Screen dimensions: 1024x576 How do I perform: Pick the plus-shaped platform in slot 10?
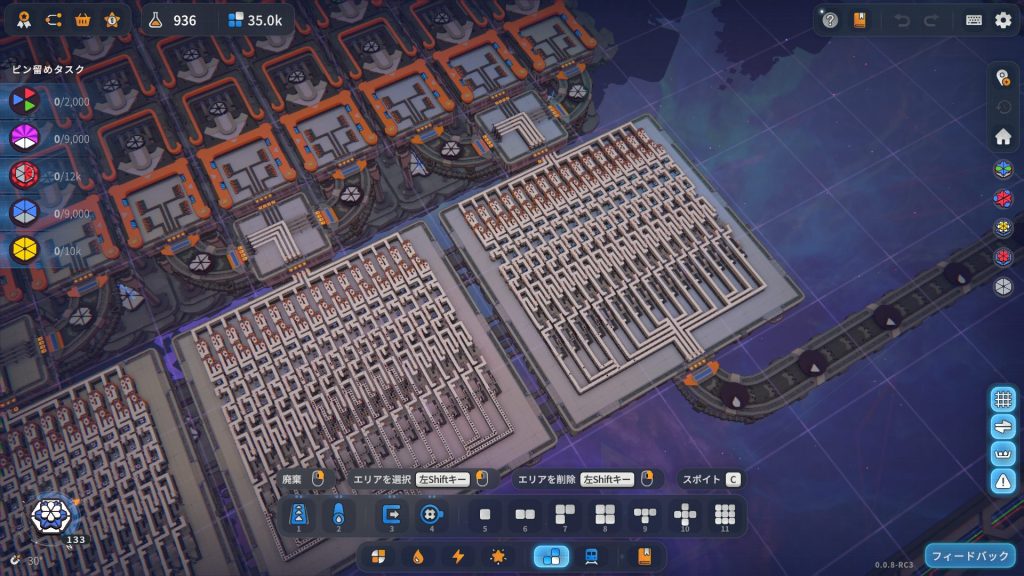(685, 515)
